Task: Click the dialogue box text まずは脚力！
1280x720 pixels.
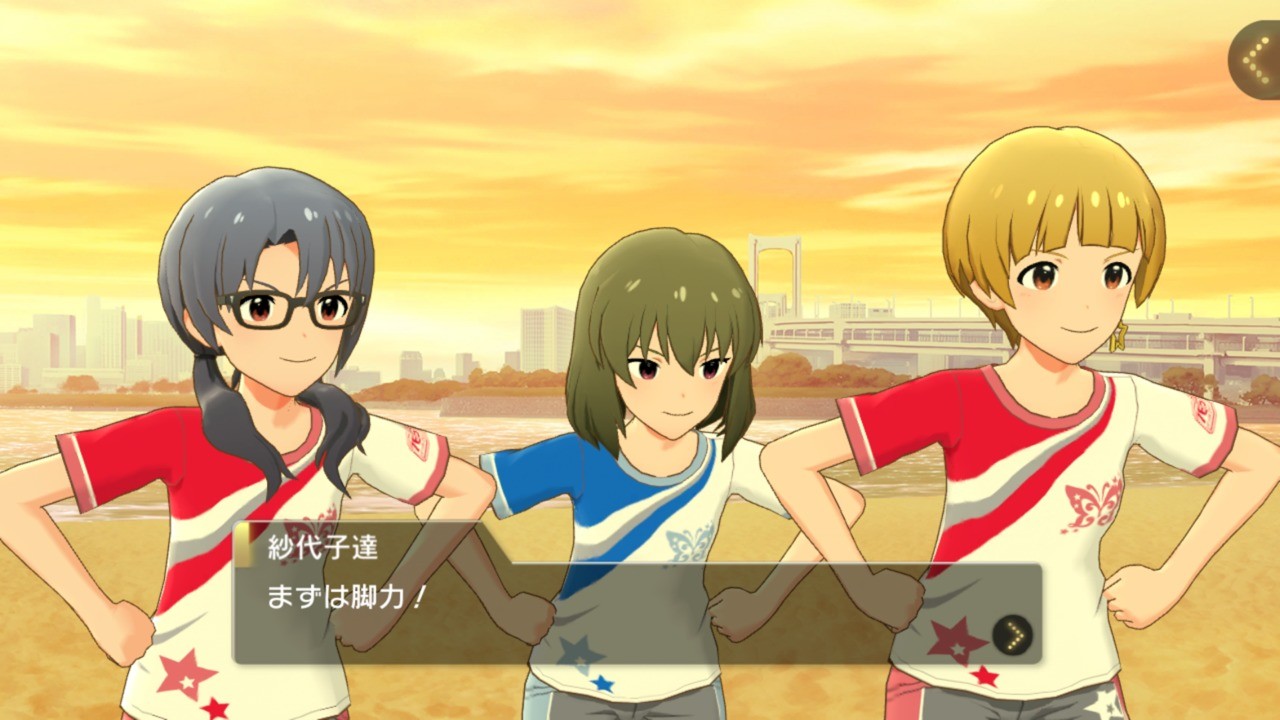Action: point(347,597)
